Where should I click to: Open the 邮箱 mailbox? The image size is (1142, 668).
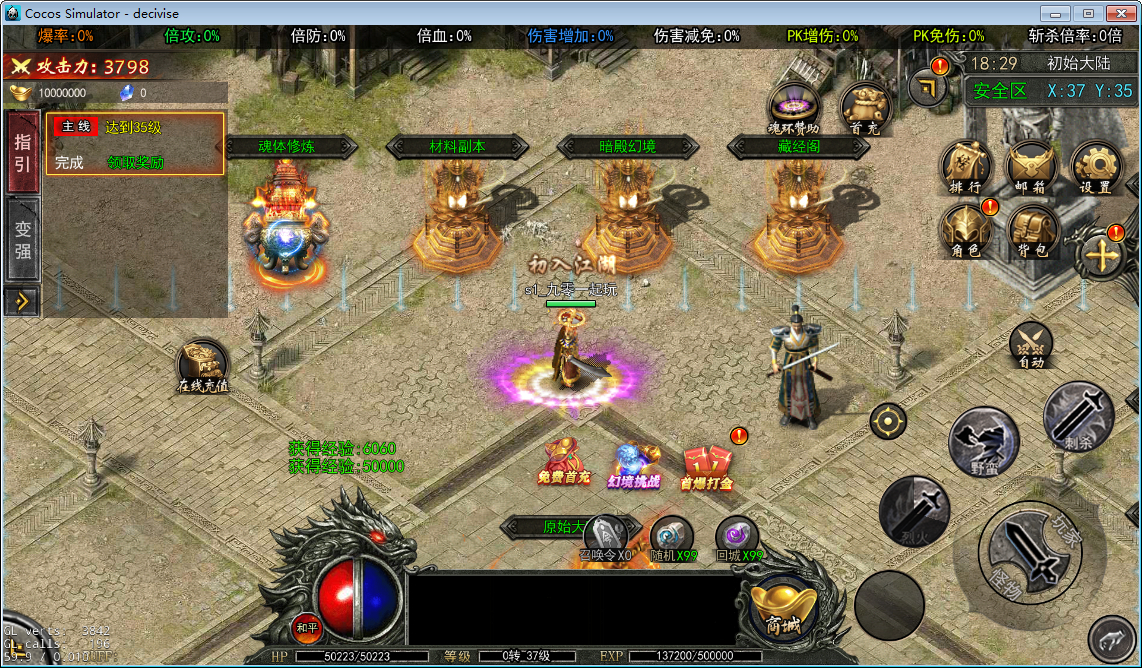point(1032,166)
